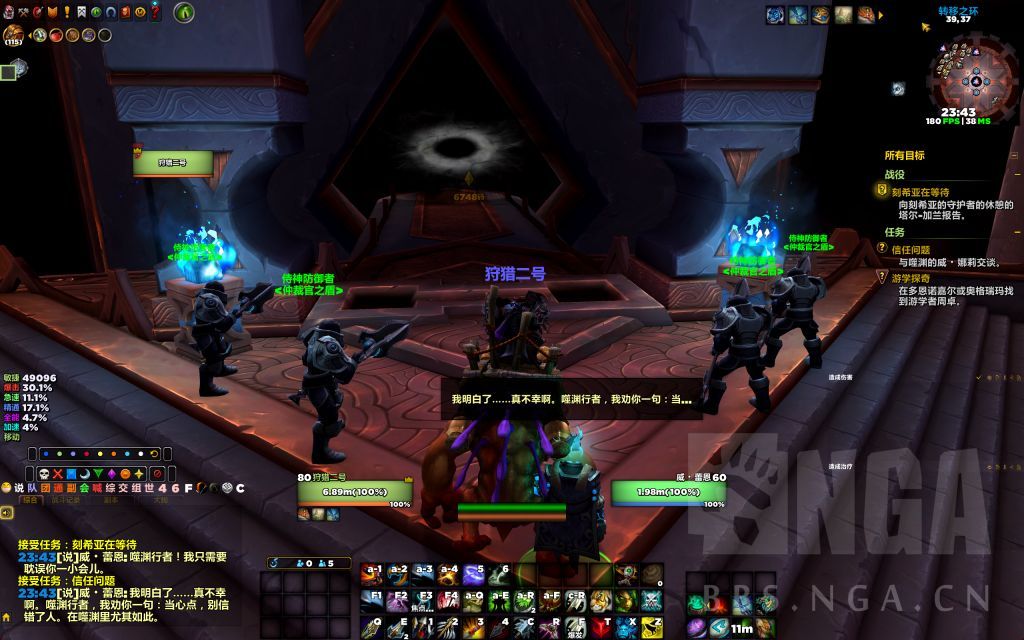
Task: Clear raid markers with the red prohibition icon
Action: pos(157,473)
